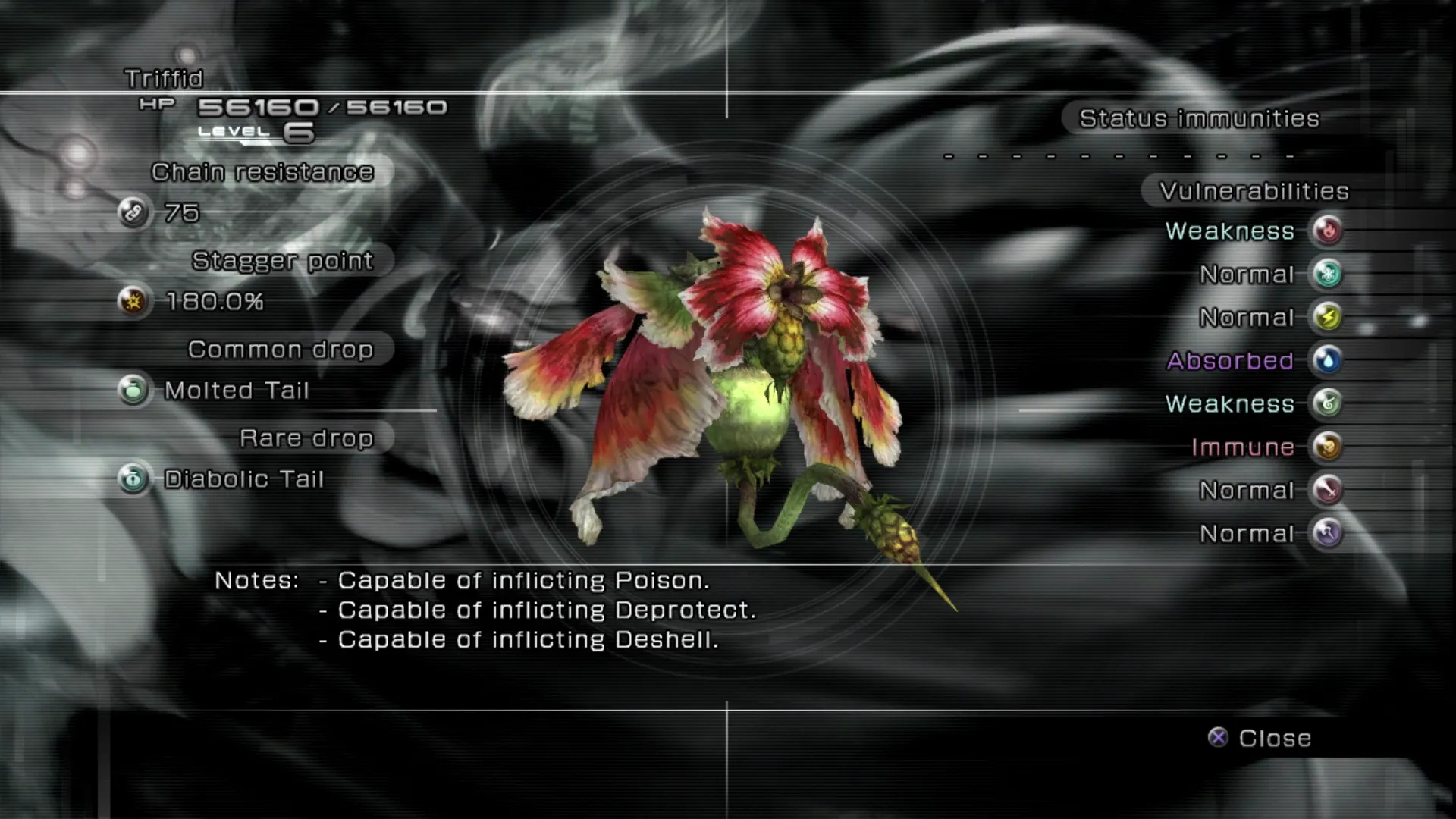
Task: Click the wind element weakness icon
Action: point(1327,403)
